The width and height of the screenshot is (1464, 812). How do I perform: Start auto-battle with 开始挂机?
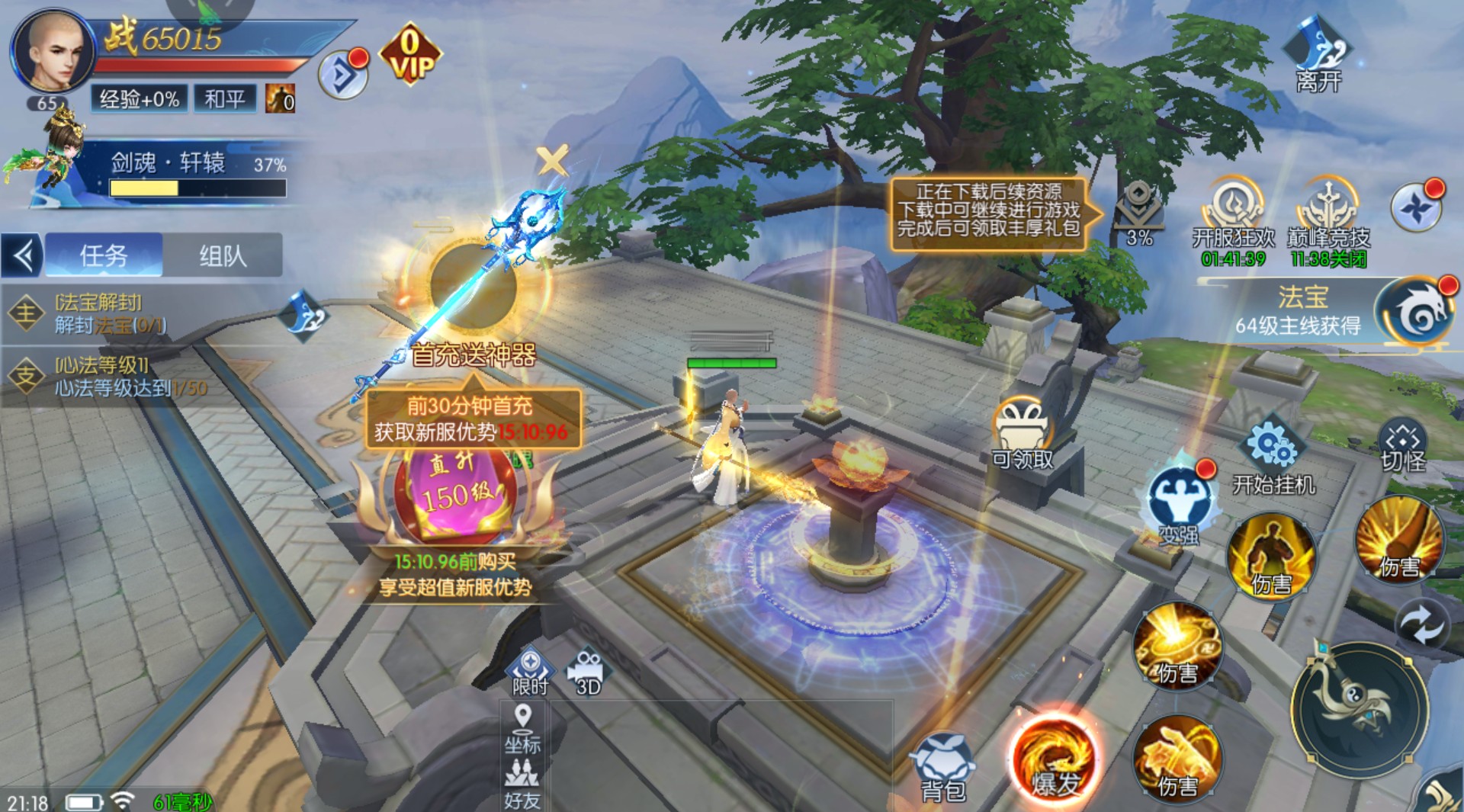click(1273, 456)
